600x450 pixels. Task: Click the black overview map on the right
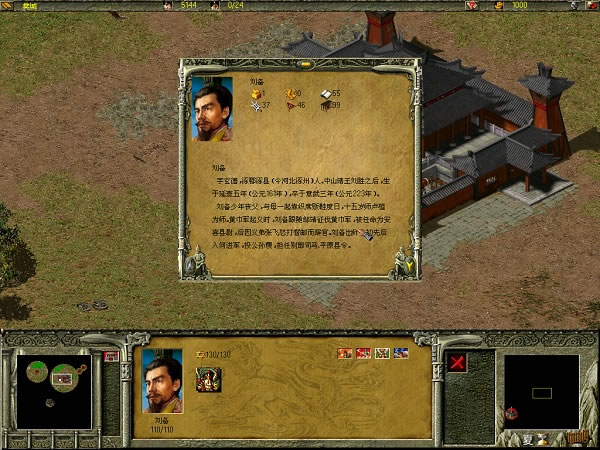(x=541, y=390)
